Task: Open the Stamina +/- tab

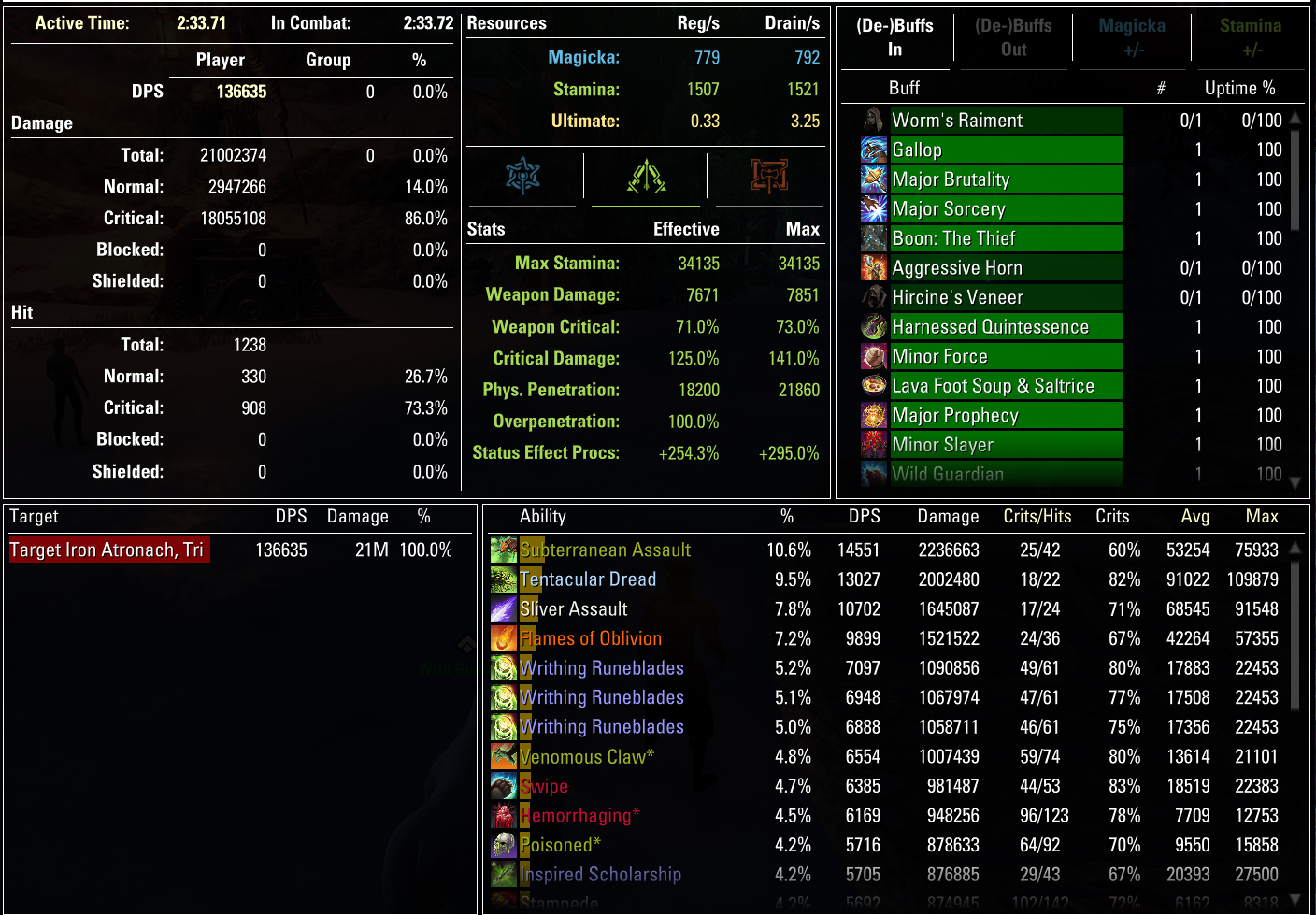Action: click(x=1251, y=38)
